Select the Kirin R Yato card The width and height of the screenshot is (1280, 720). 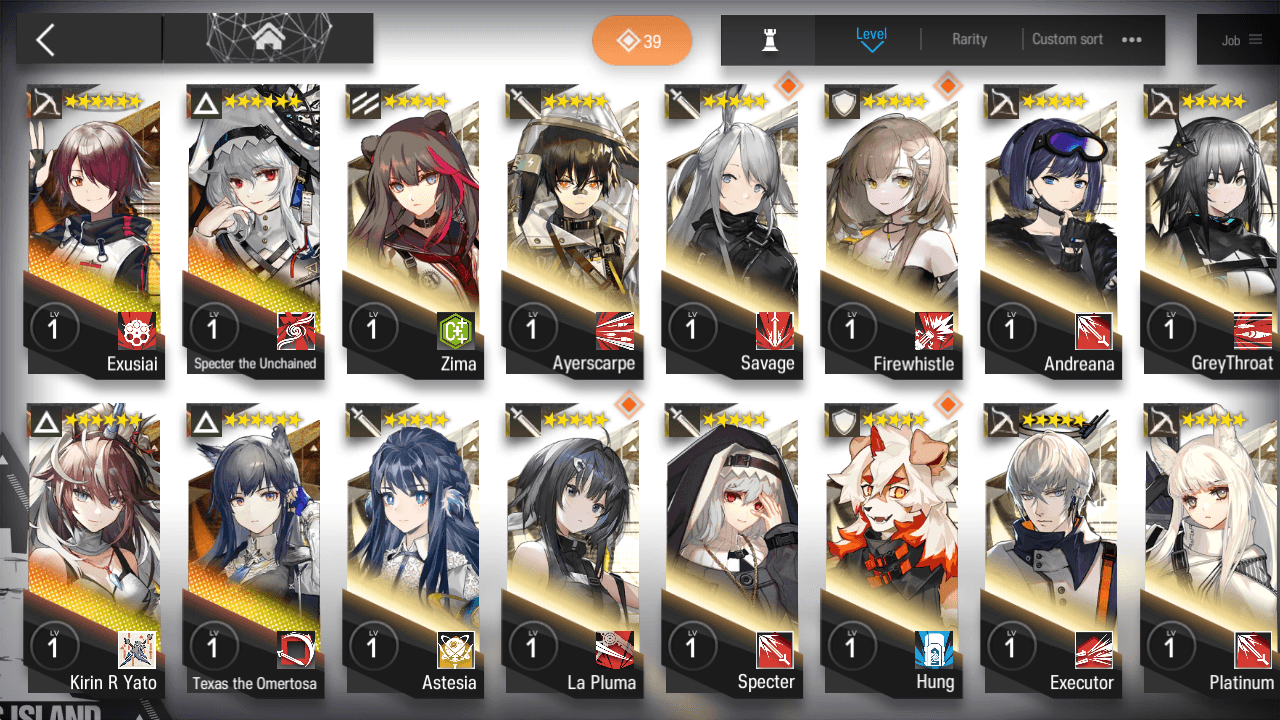click(x=94, y=550)
